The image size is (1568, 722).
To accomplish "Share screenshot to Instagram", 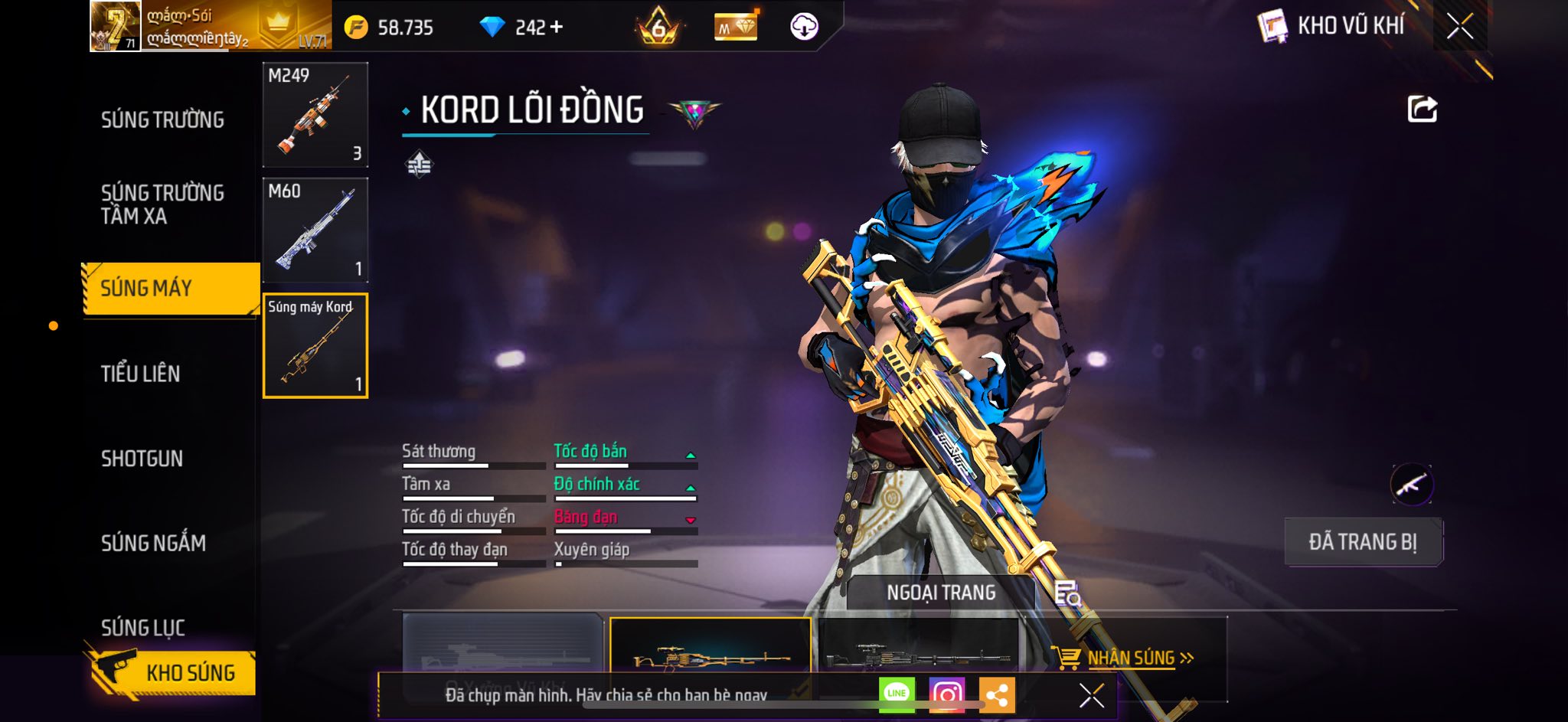I will (x=946, y=694).
